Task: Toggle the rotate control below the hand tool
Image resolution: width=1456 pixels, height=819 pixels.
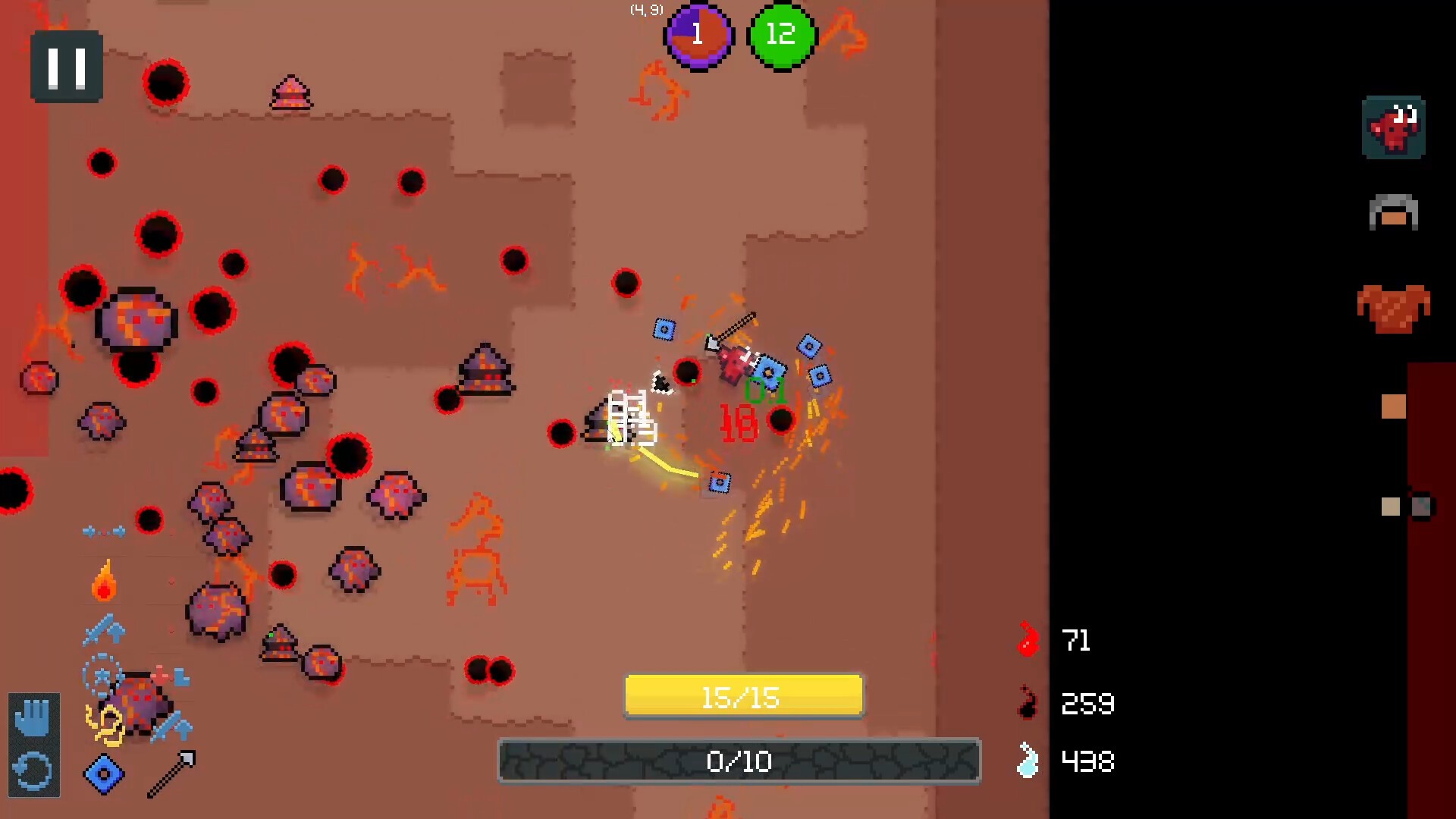Action: pyautogui.click(x=33, y=772)
